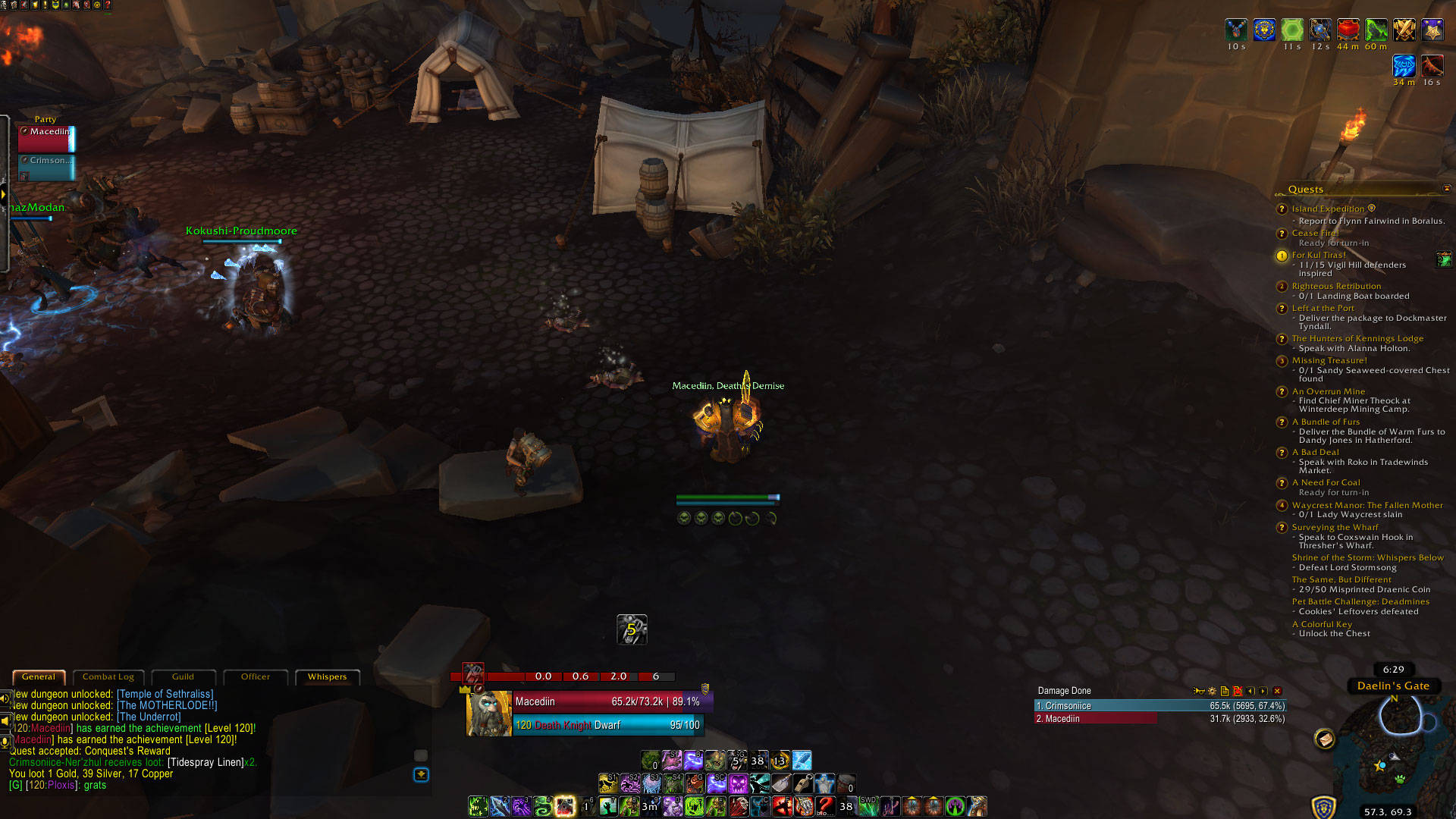Click the red gift box buff icon
1456x819 pixels.
click(1348, 30)
